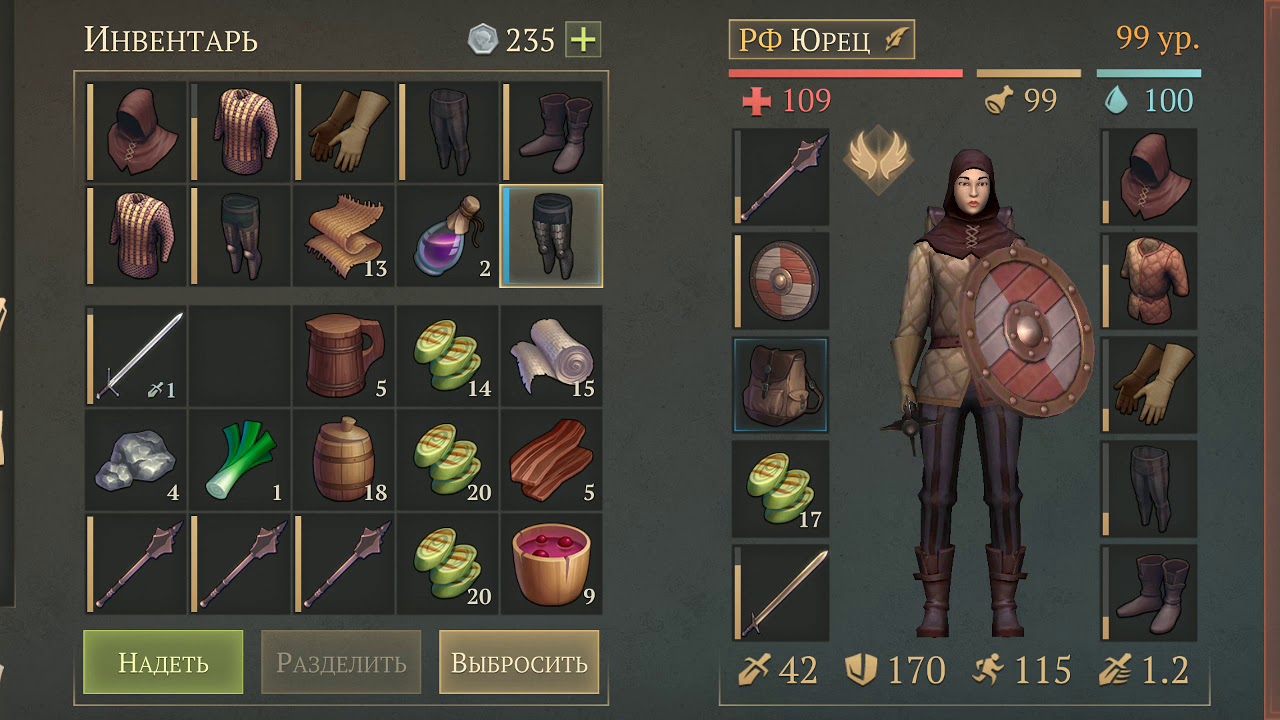The height and width of the screenshot is (720, 1280).
Task: Select the equipped food slot with 17
Action: 781,489
